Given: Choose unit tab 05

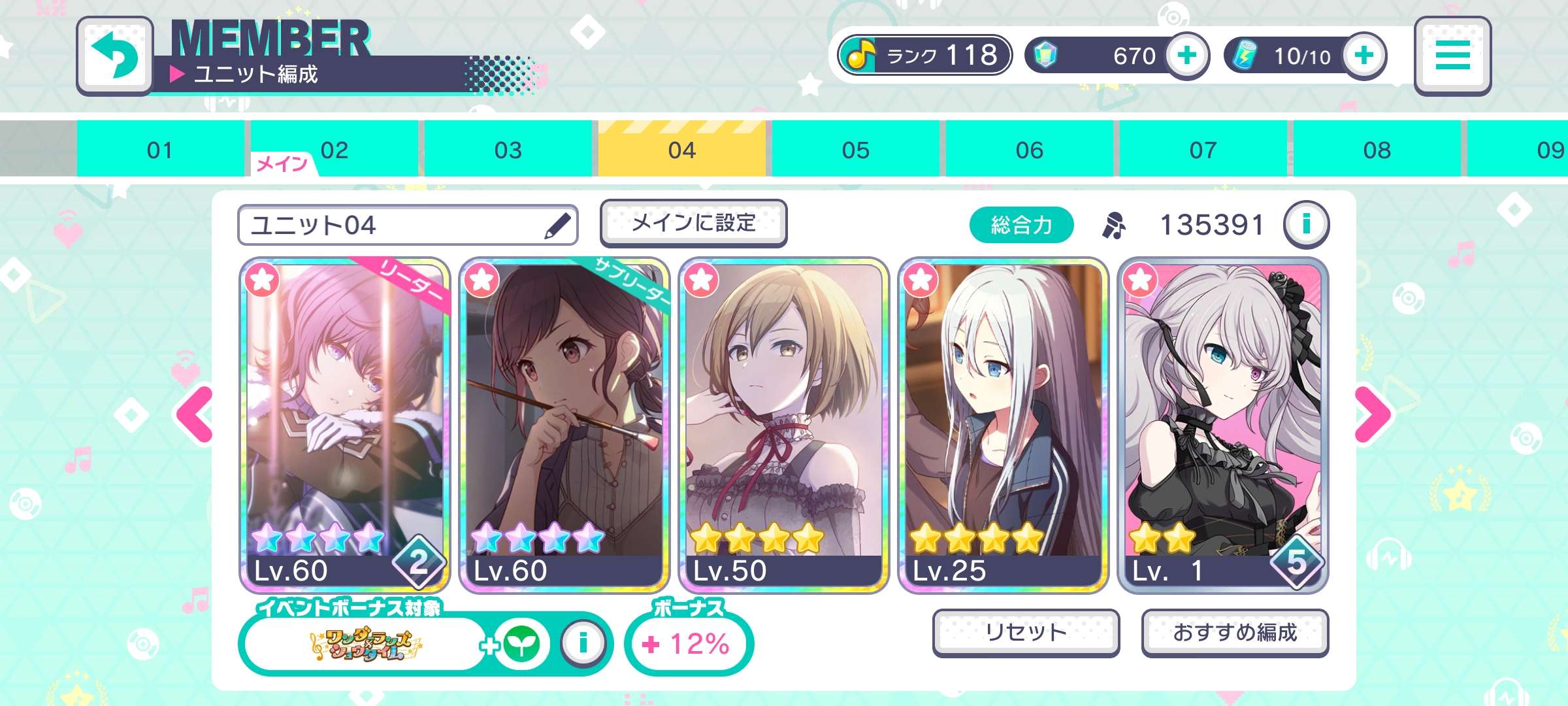Looking at the screenshot, I should coord(855,150).
